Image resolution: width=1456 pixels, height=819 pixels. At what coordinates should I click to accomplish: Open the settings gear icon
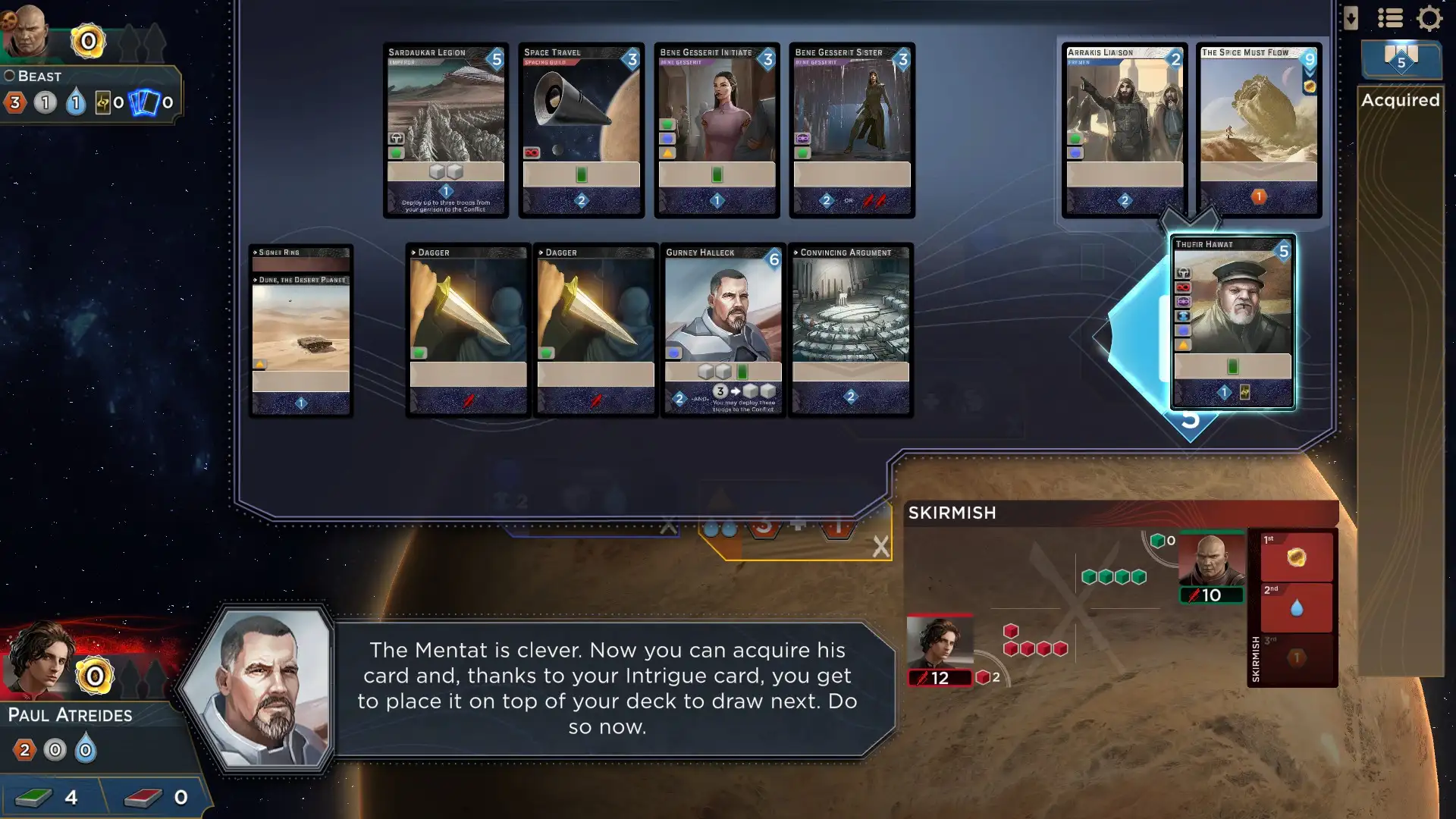point(1429,18)
